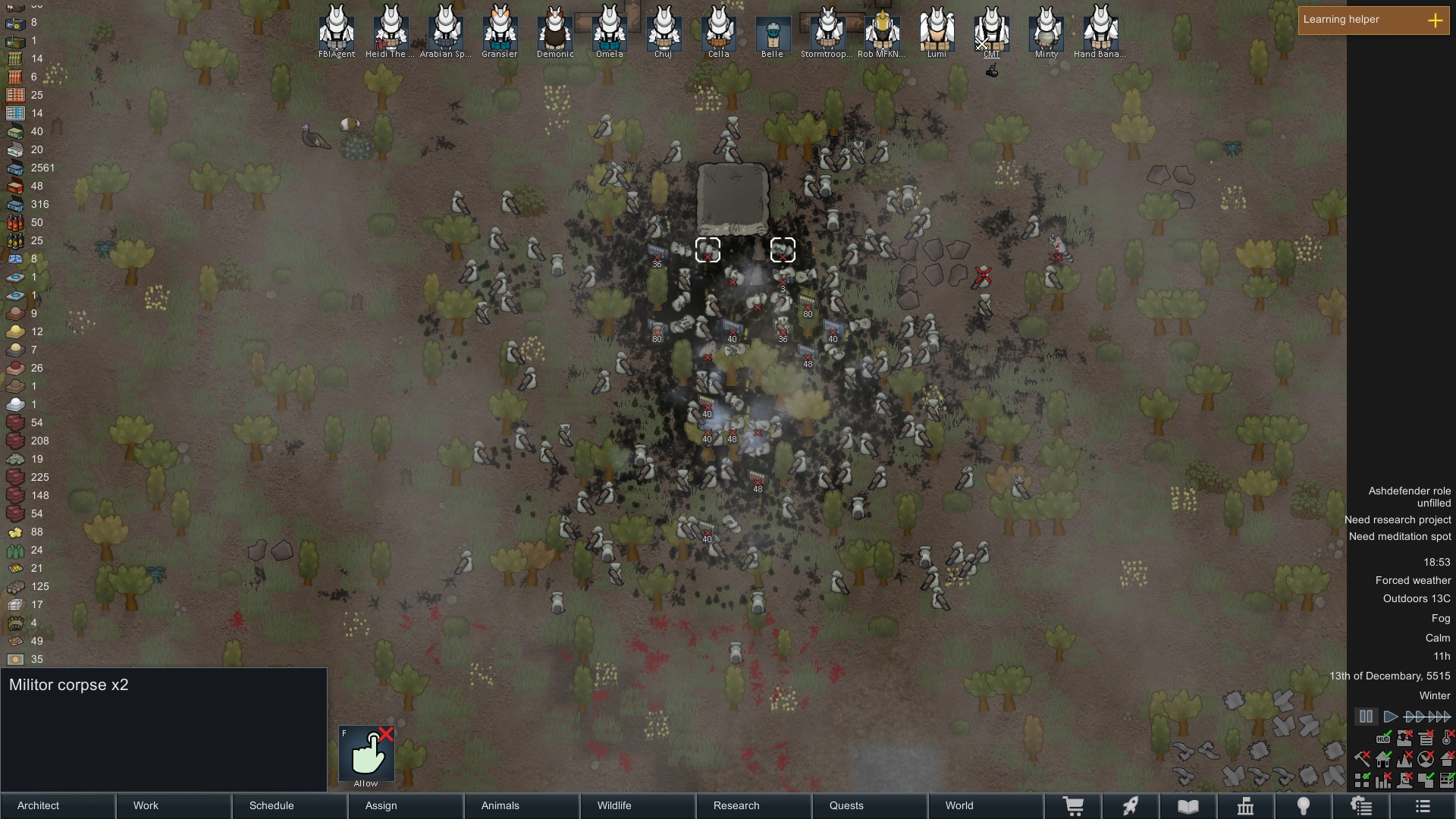Expand the Learning helper panel

point(1435,20)
